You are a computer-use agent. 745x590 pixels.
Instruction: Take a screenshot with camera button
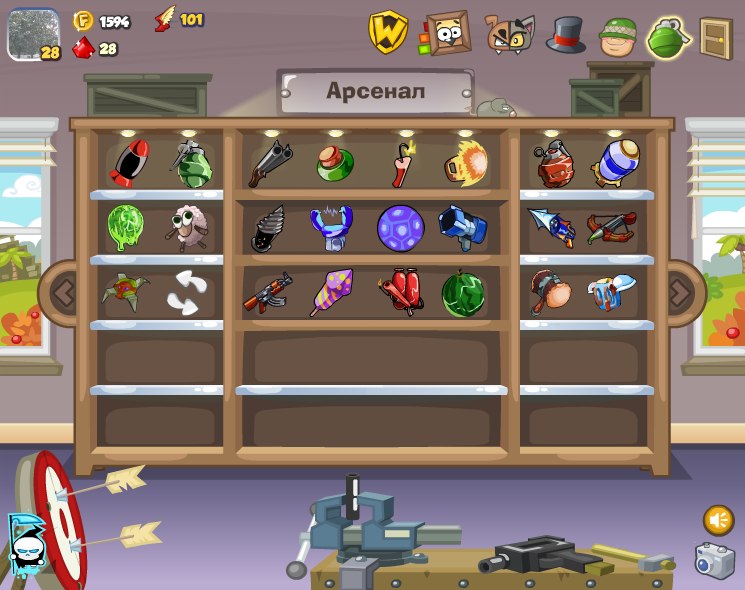coord(714,560)
